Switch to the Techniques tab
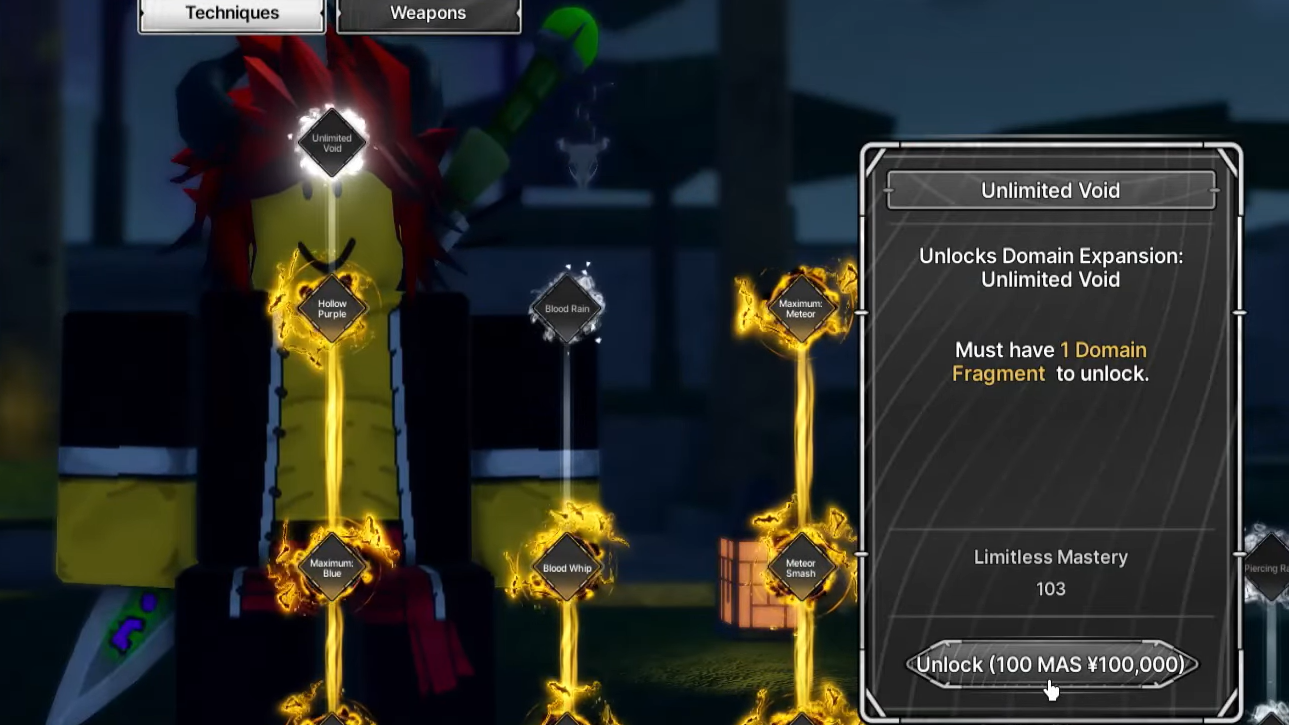 click(231, 14)
